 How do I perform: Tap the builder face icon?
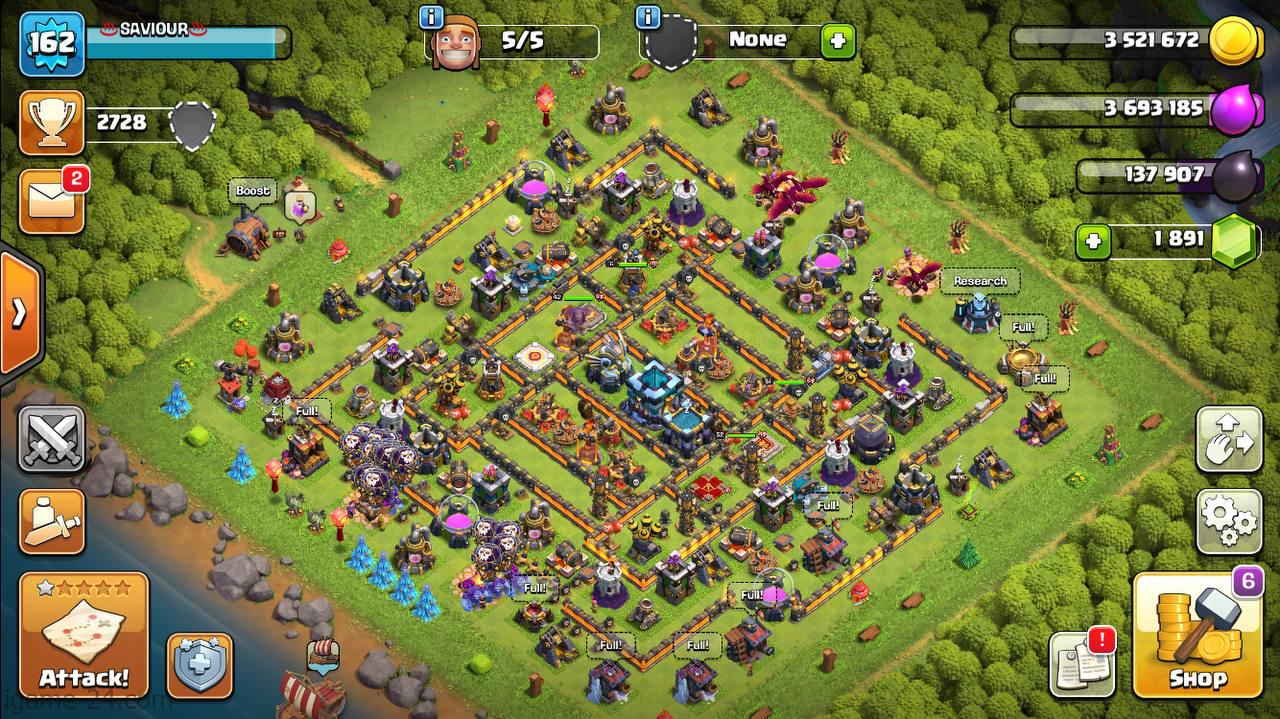pyautogui.click(x=455, y=44)
